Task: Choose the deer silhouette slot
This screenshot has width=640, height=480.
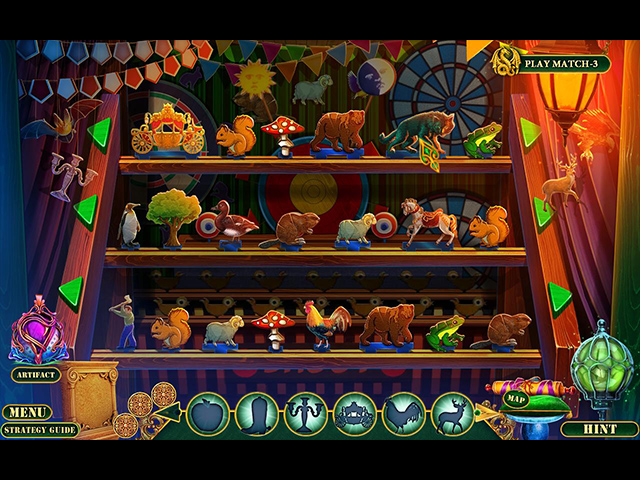Action: coord(453,413)
